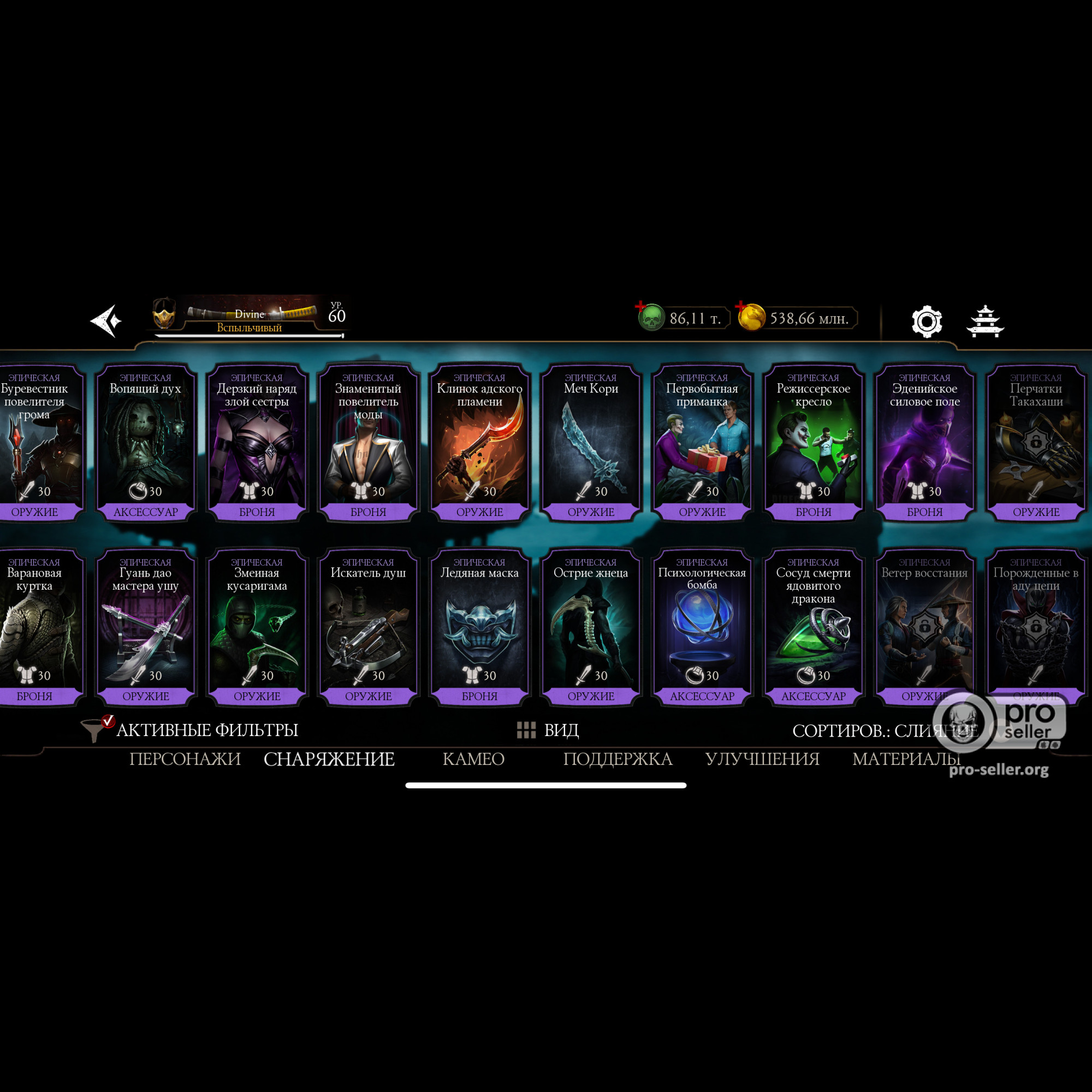Image resolution: width=1092 pixels, height=1092 pixels.
Task: Switch to the Персонажи tab
Action: click(185, 759)
